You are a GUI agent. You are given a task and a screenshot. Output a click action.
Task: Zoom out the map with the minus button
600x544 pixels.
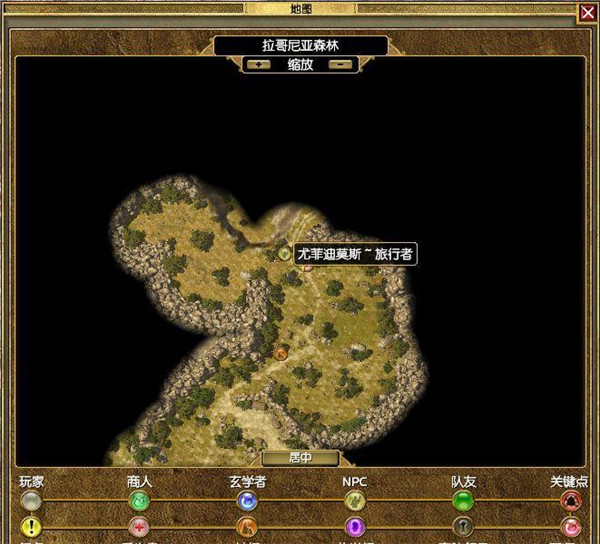341,64
